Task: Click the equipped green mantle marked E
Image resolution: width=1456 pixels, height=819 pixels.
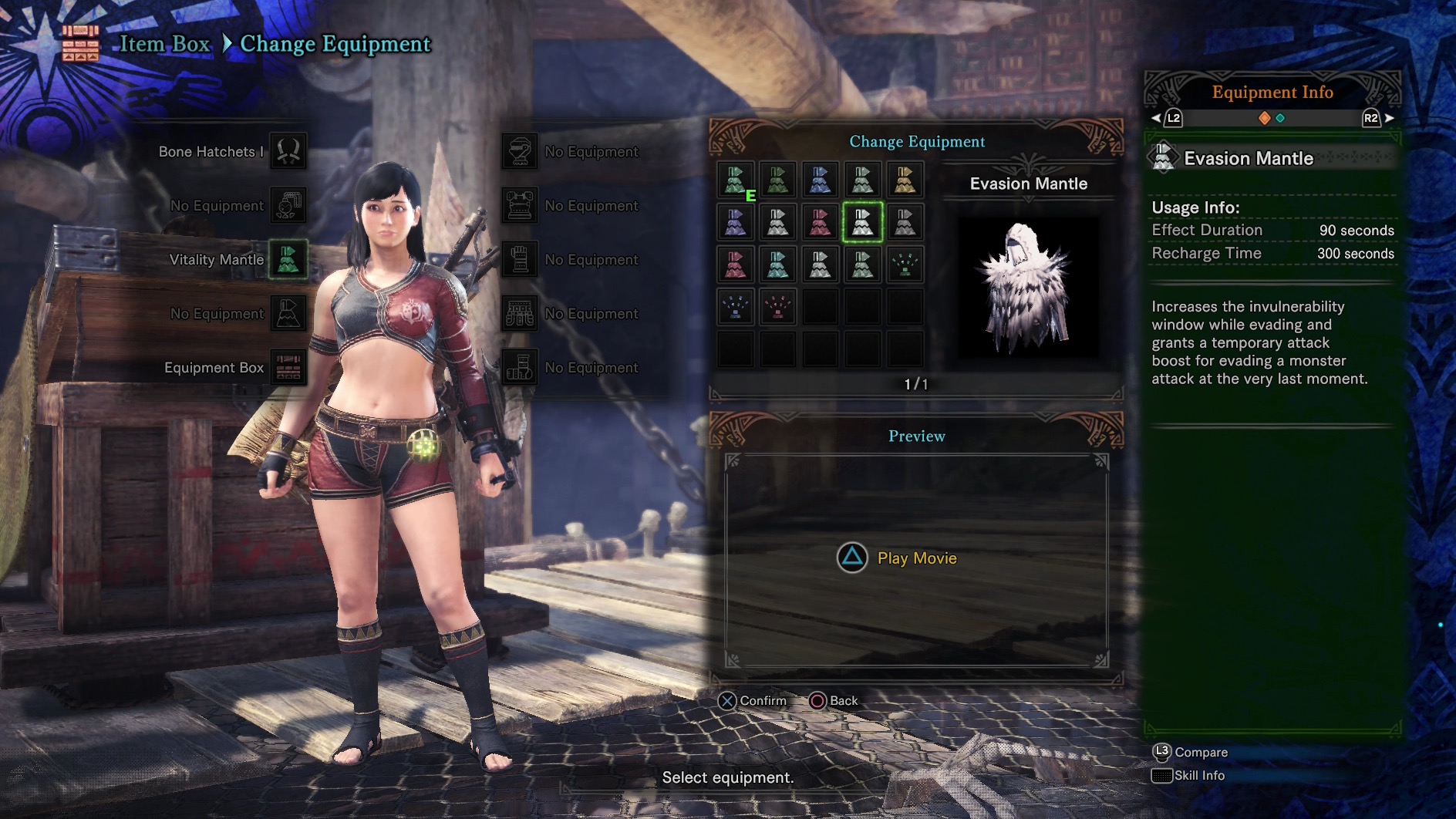Action: click(735, 180)
